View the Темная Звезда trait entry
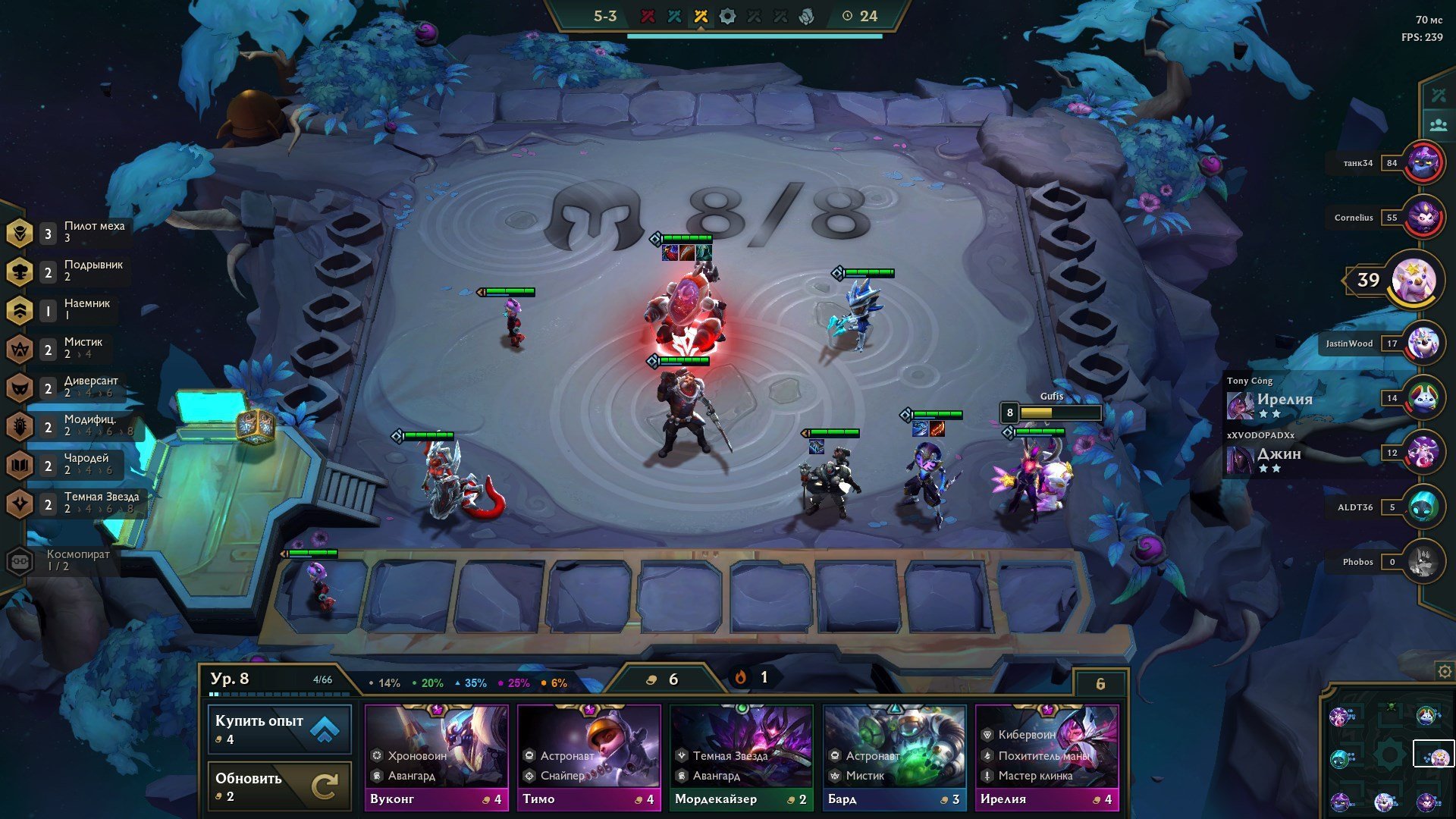 (x=74, y=503)
